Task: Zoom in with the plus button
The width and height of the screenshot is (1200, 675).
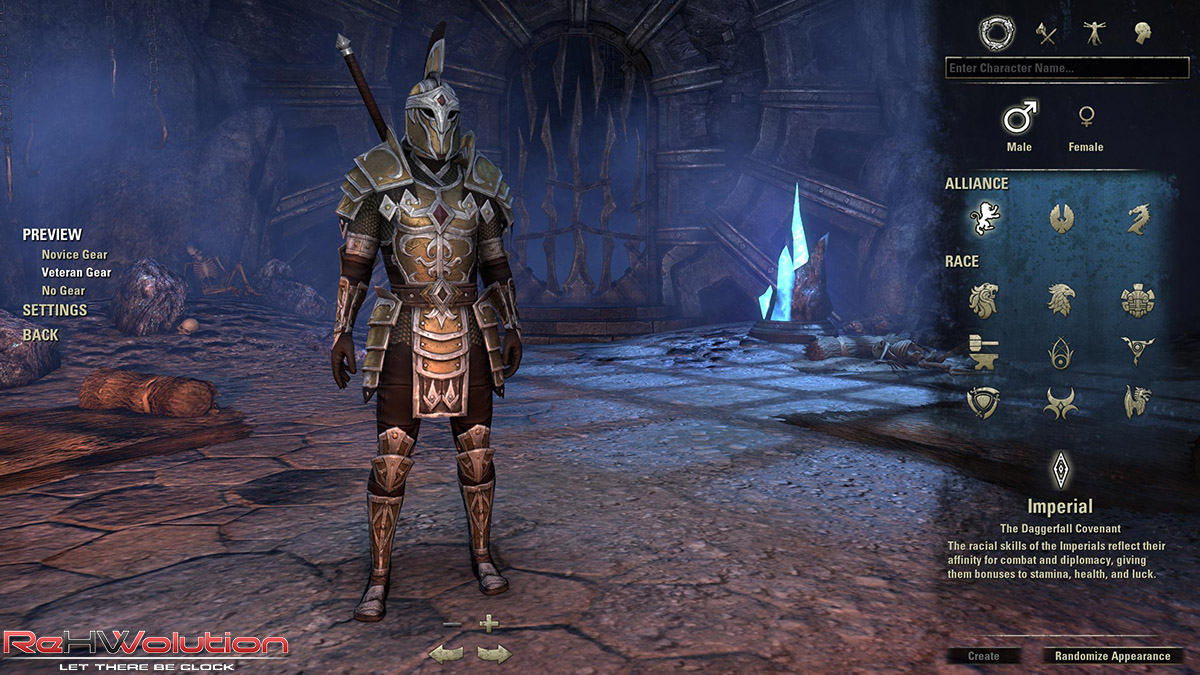Action: (488, 624)
